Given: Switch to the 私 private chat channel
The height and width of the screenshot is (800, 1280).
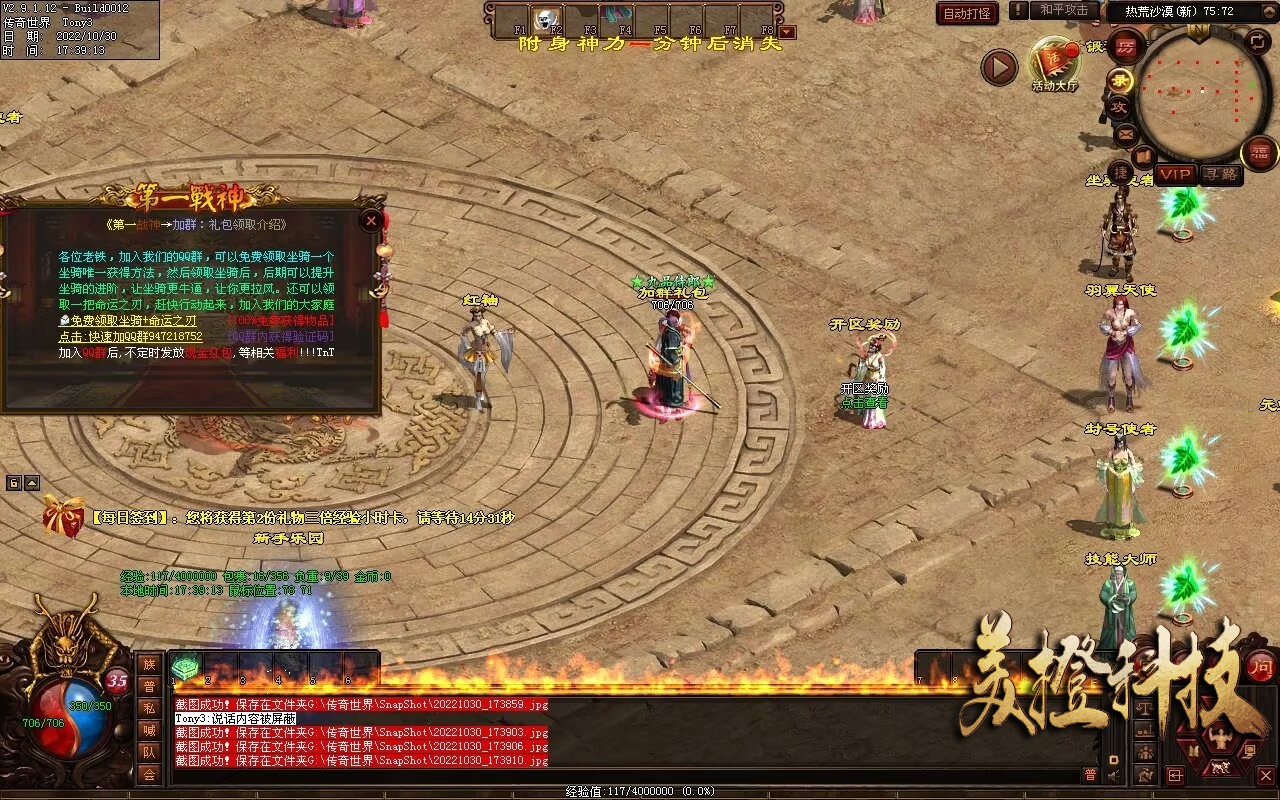Looking at the screenshot, I should pos(149,708).
